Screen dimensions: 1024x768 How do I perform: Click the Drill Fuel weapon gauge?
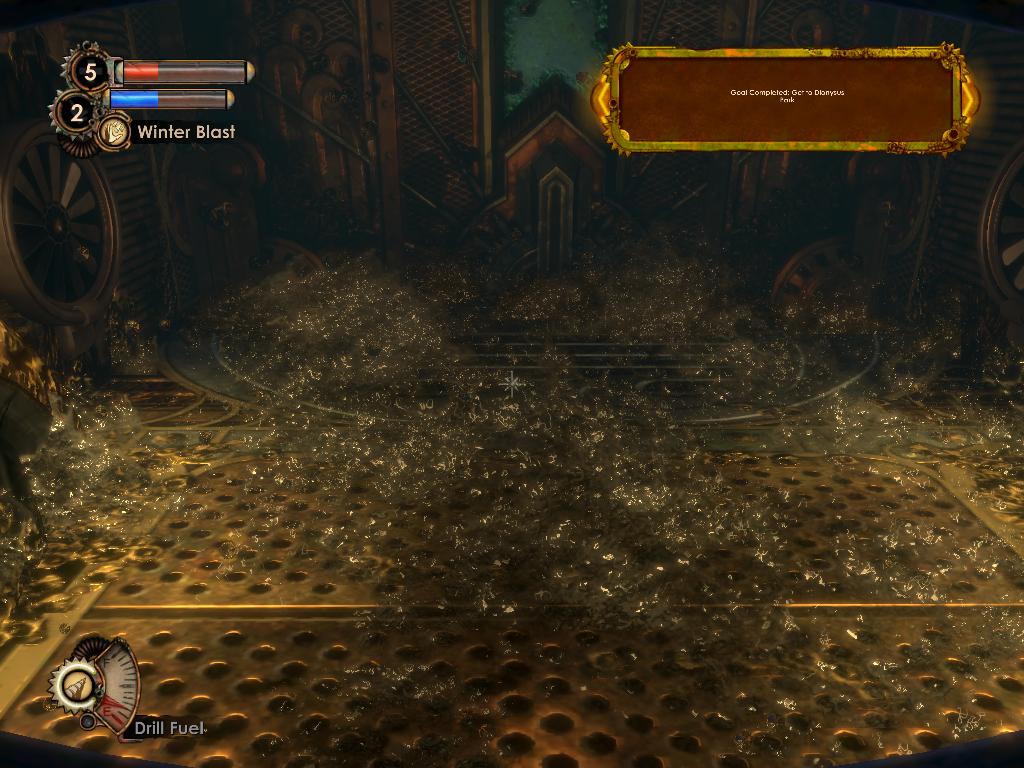click(x=96, y=687)
